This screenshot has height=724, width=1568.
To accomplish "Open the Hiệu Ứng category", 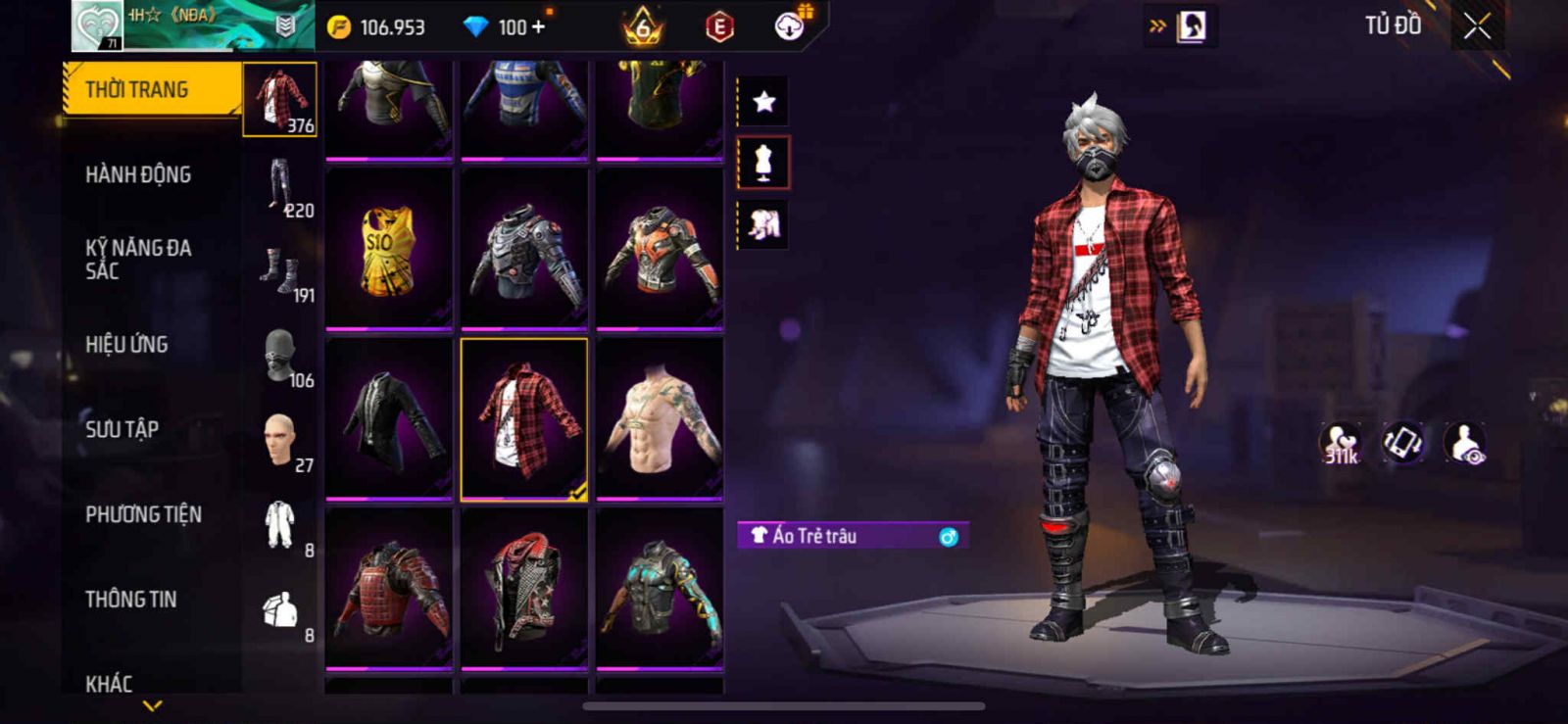I will (x=126, y=345).
